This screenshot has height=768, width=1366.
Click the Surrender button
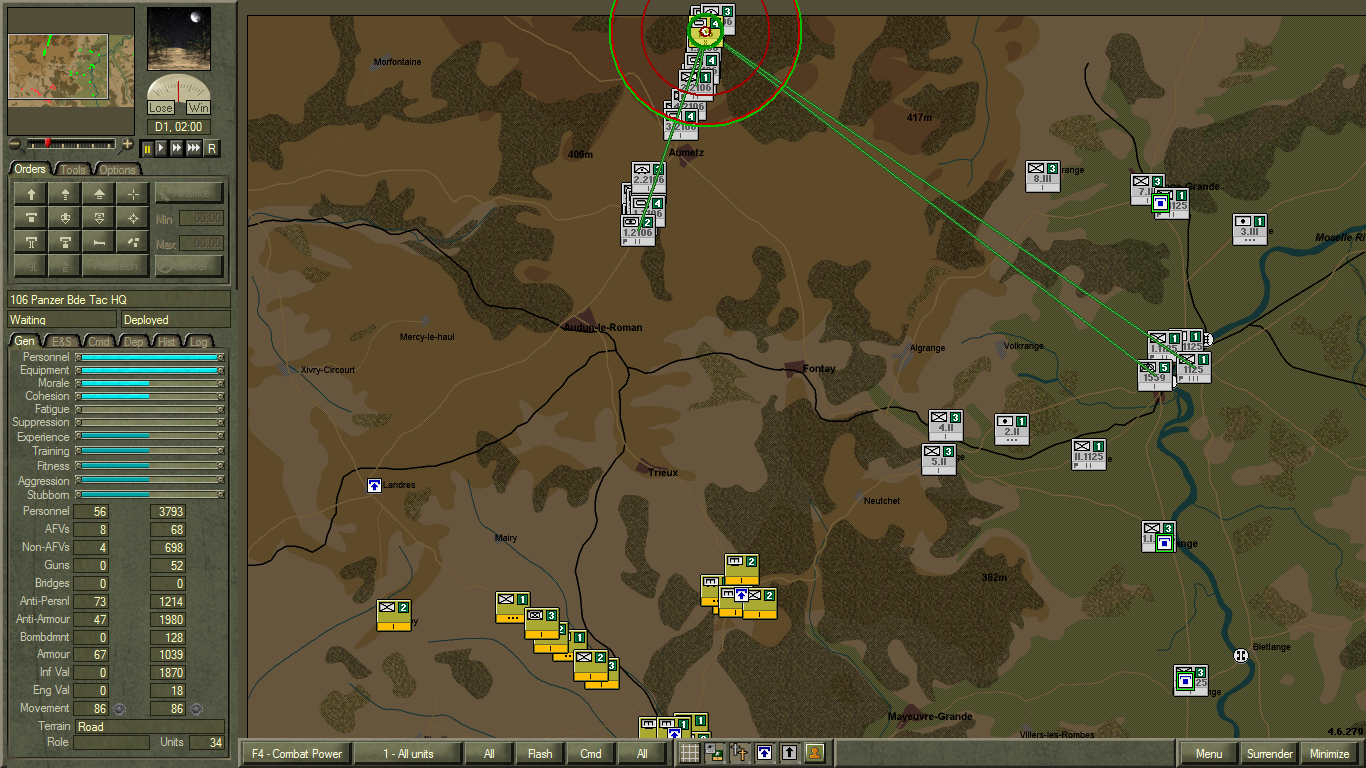[1270, 754]
